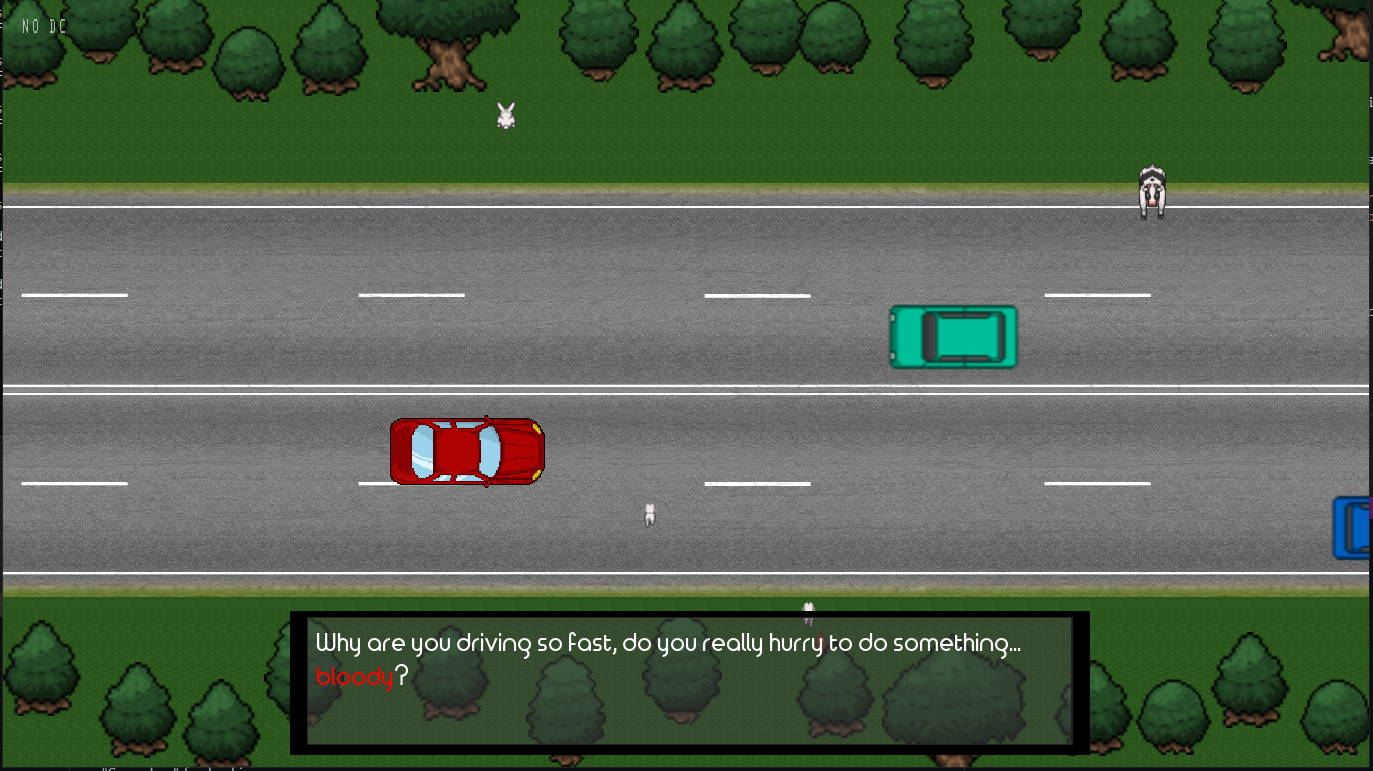The height and width of the screenshot is (771, 1373).
Task: Advance the dialogue box about driving fast
Action: click(689, 682)
